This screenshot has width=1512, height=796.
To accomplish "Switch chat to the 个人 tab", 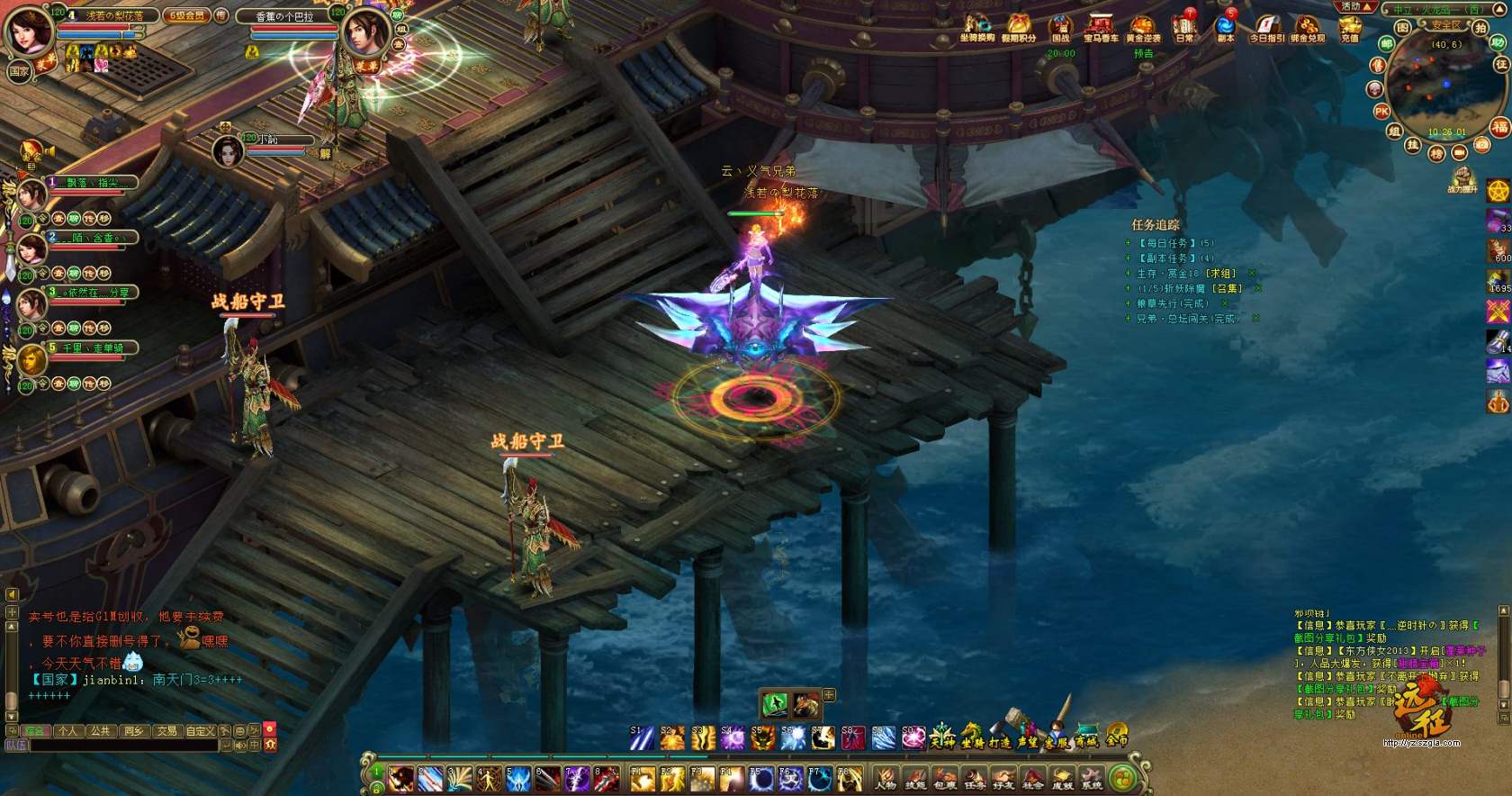I will [67, 731].
